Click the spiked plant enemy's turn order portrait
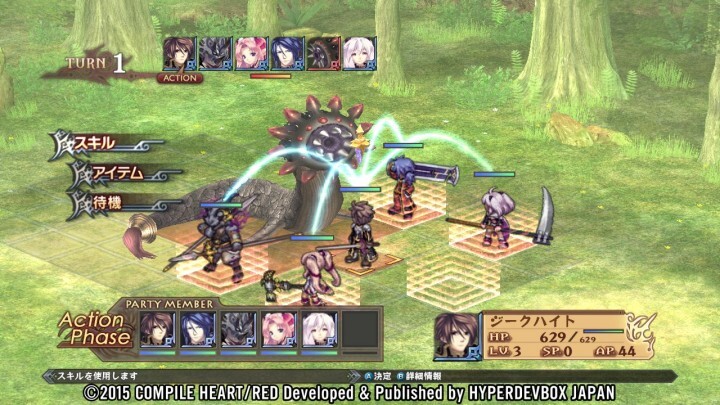This screenshot has width=720, height=405. pyautogui.click(x=323, y=54)
